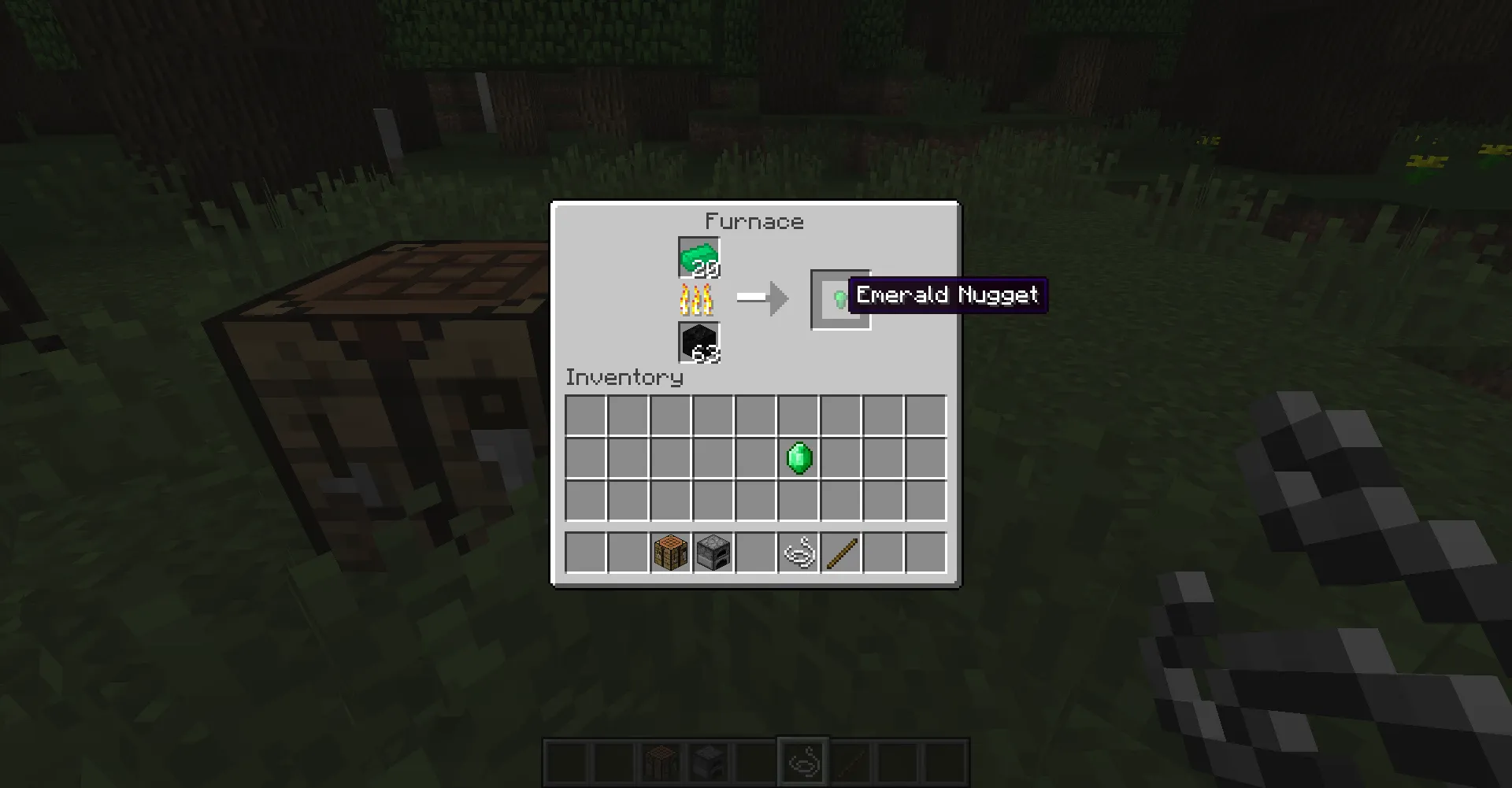The height and width of the screenshot is (788, 1512).
Task: Grab the coal block stack from the fuel slot
Action: tap(698, 344)
